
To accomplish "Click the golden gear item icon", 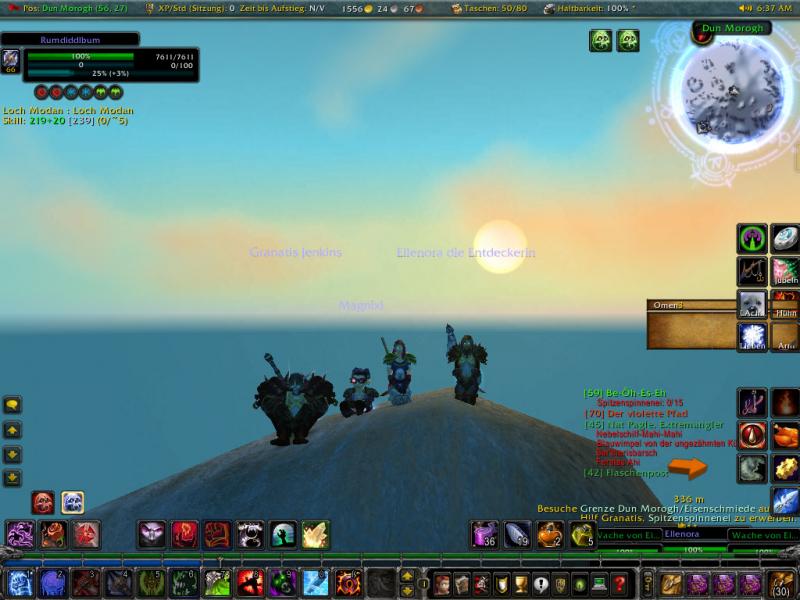I will [x=785, y=468].
